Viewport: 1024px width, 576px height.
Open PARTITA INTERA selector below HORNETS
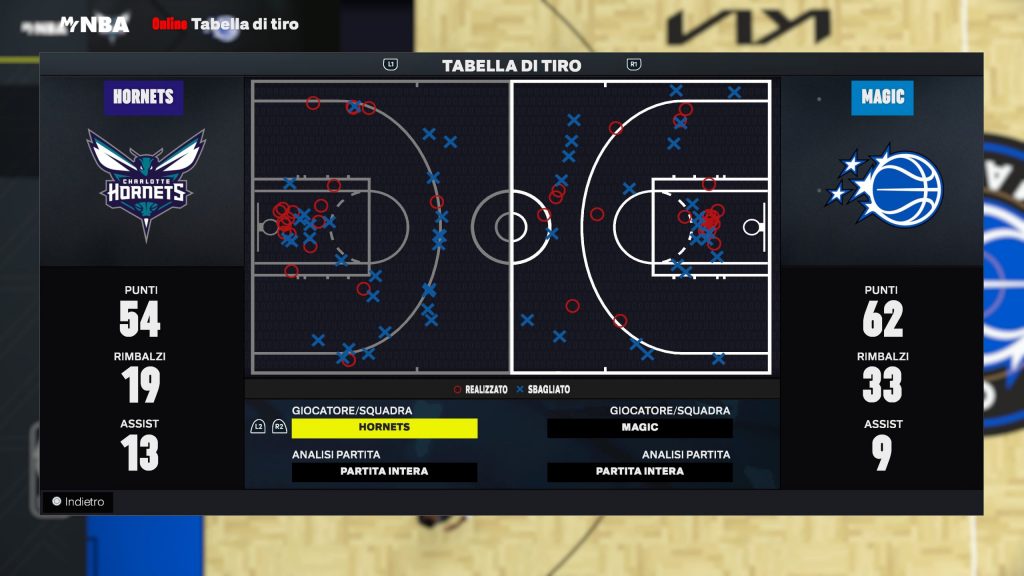pyautogui.click(x=384, y=472)
